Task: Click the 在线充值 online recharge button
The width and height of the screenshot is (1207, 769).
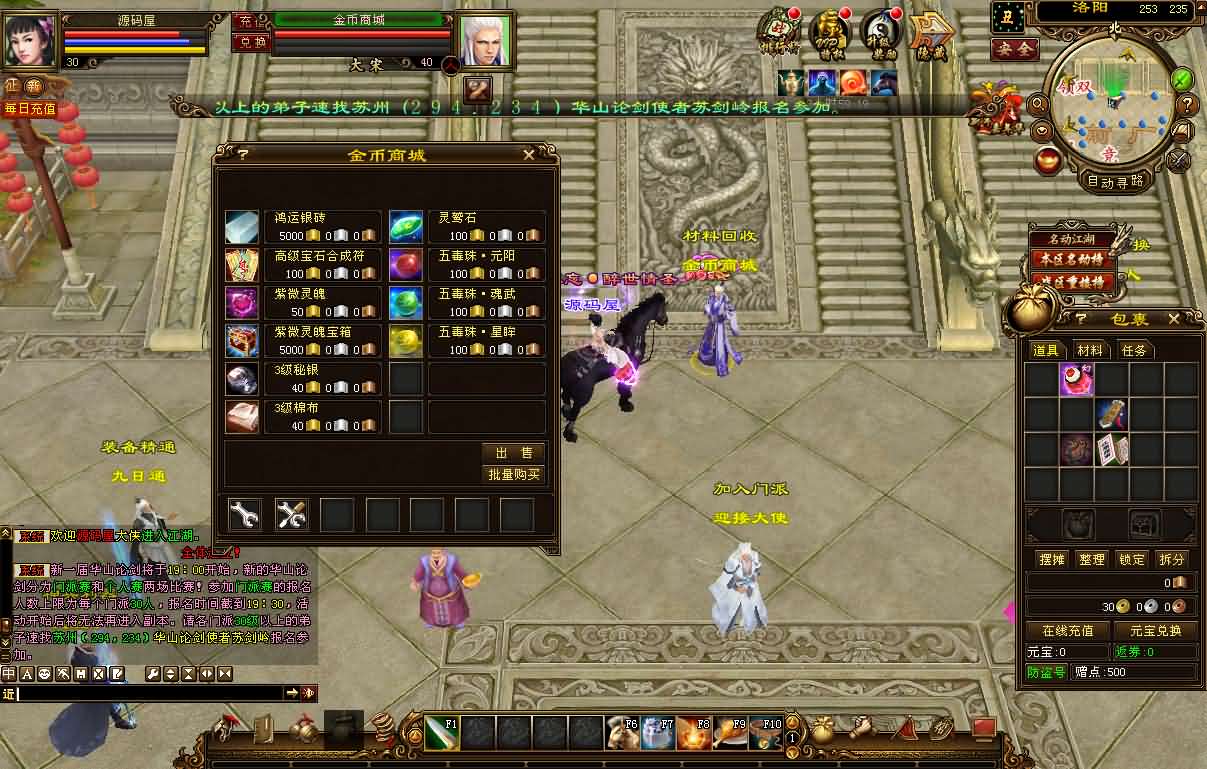Action: (1068, 630)
